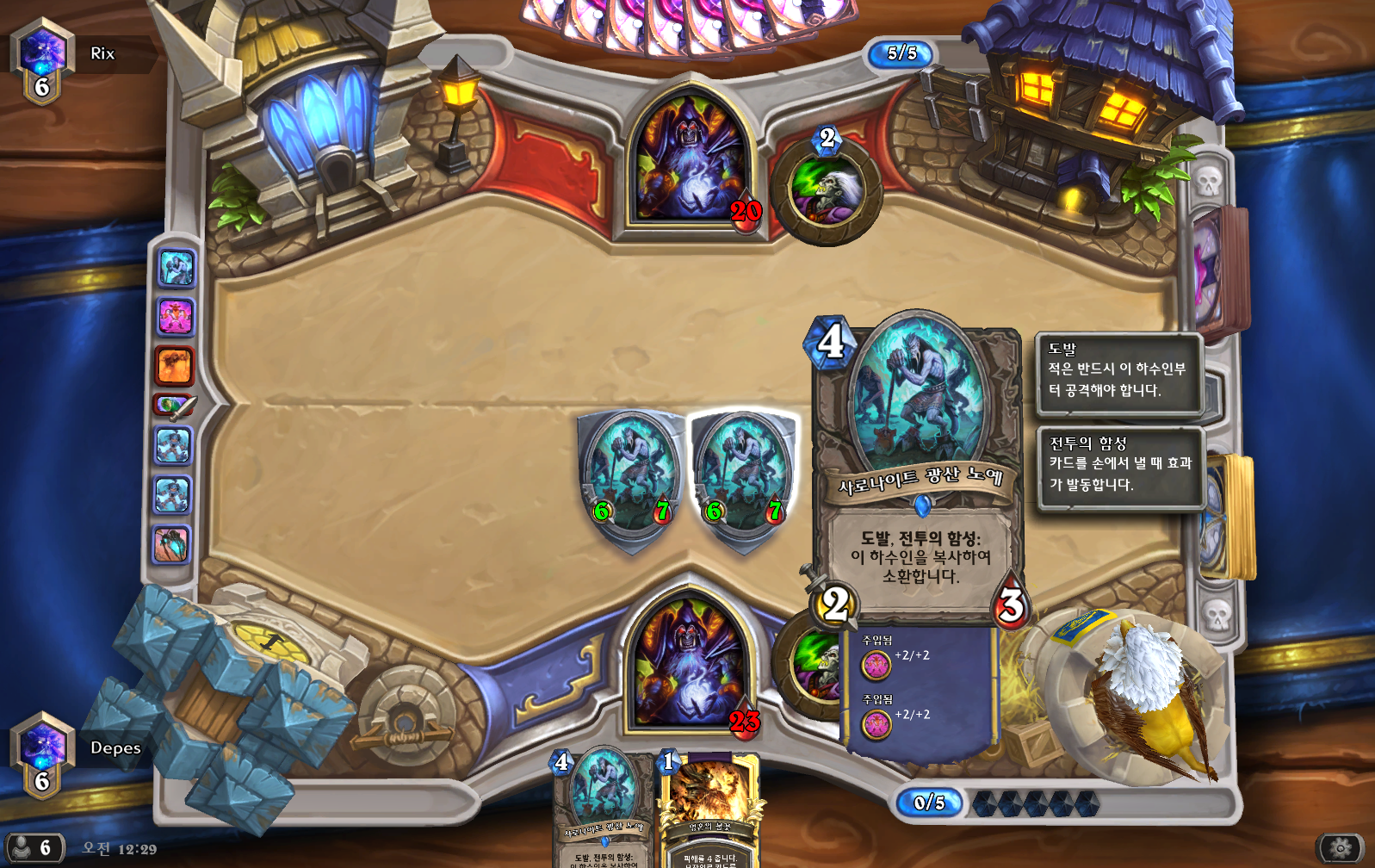This screenshot has height=868, width=1375.
Task: Select the white-glowing 6/7 minion on the board
Action: point(744,476)
